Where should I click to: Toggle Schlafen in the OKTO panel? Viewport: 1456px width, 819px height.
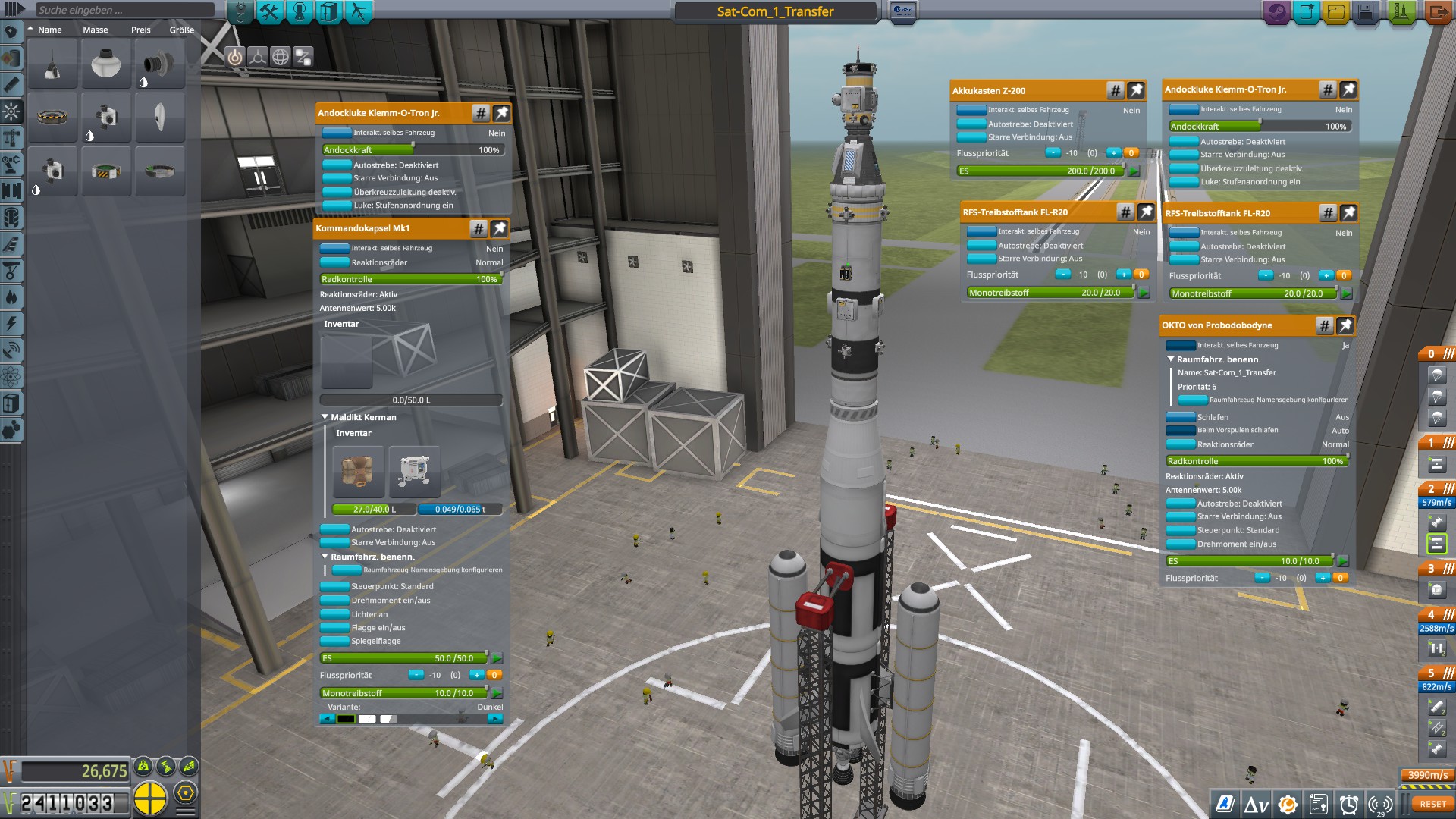(x=1180, y=417)
